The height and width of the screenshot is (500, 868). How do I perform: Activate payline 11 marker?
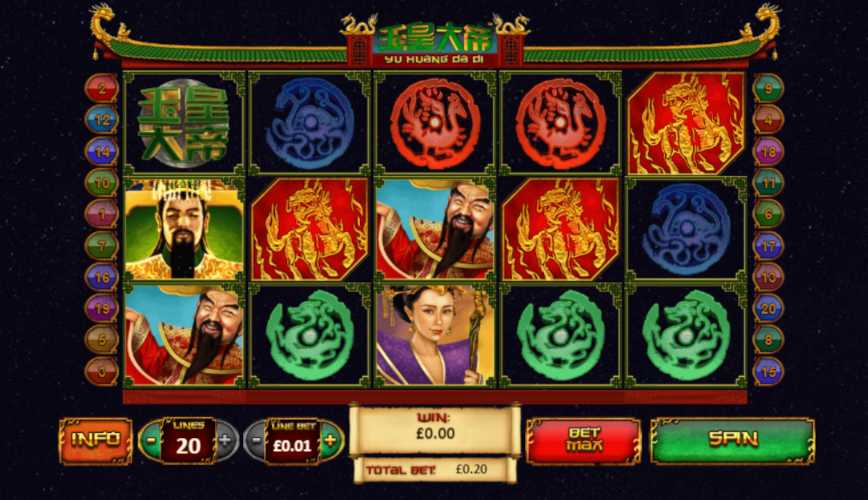tap(768, 182)
